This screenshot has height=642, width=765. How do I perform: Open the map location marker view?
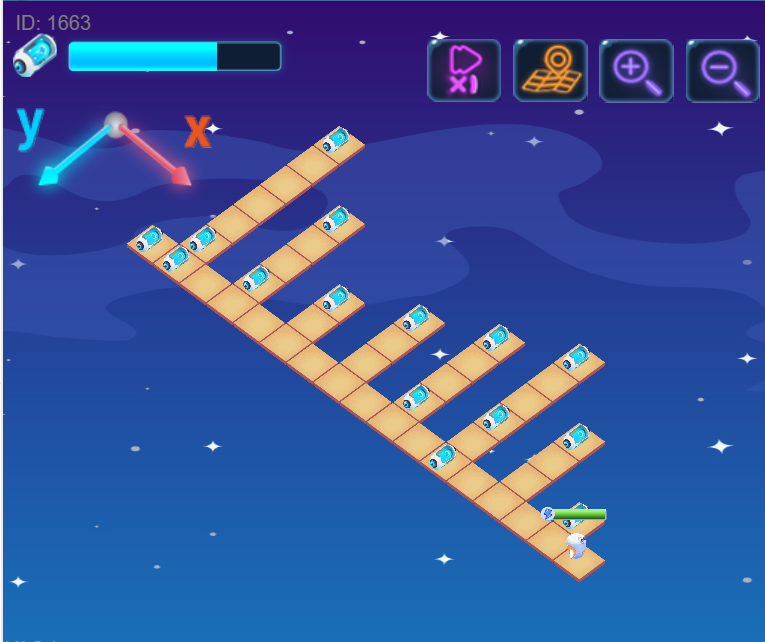[550, 70]
